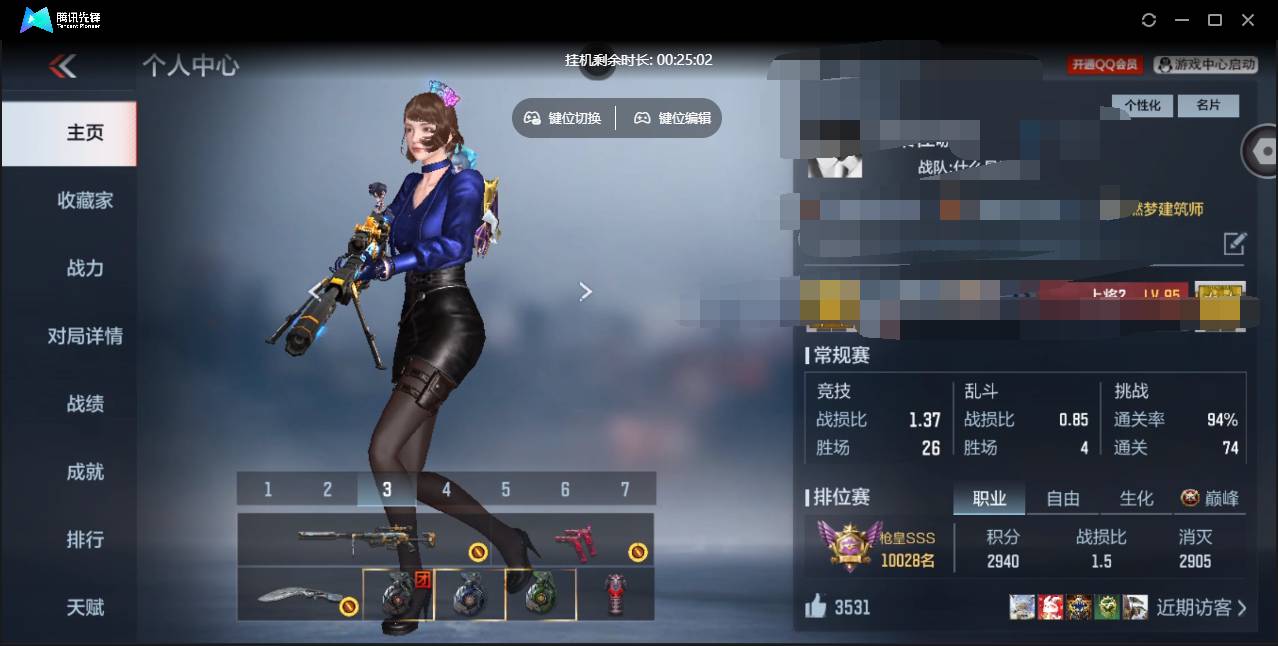Open the 近期访客 recent visitors list
The image size is (1278, 646).
[1201, 607]
